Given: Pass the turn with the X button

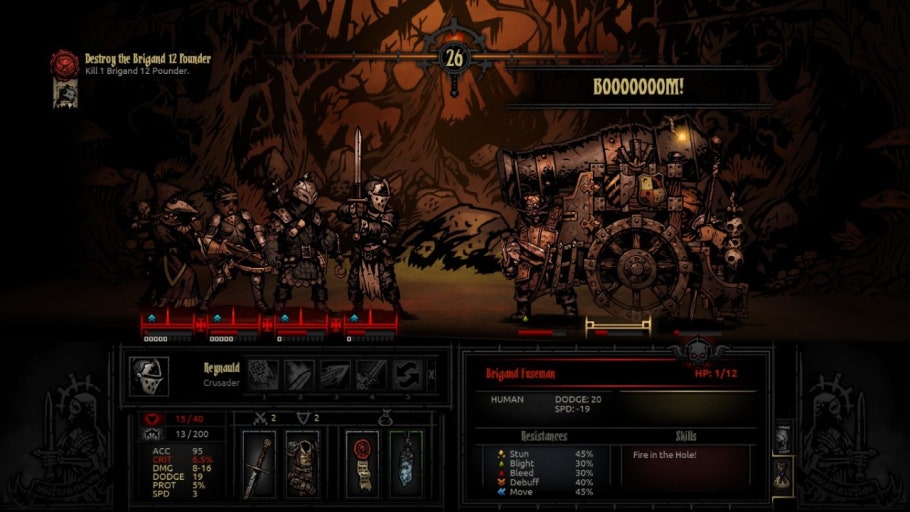Looking at the screenshot, I should pyautogui.click(x=431, y=375).
